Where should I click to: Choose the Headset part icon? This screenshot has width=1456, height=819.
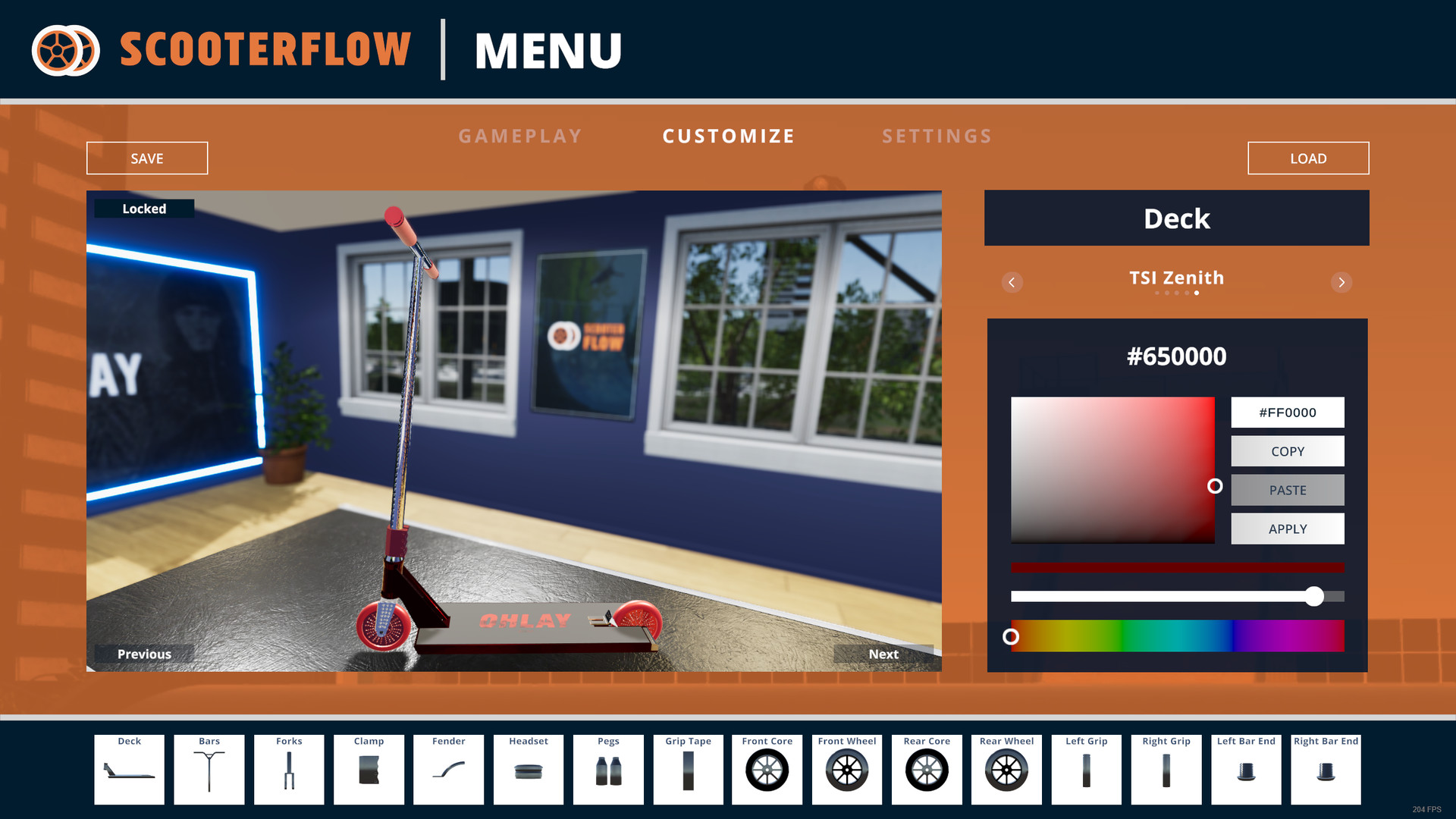coord(528,769)
